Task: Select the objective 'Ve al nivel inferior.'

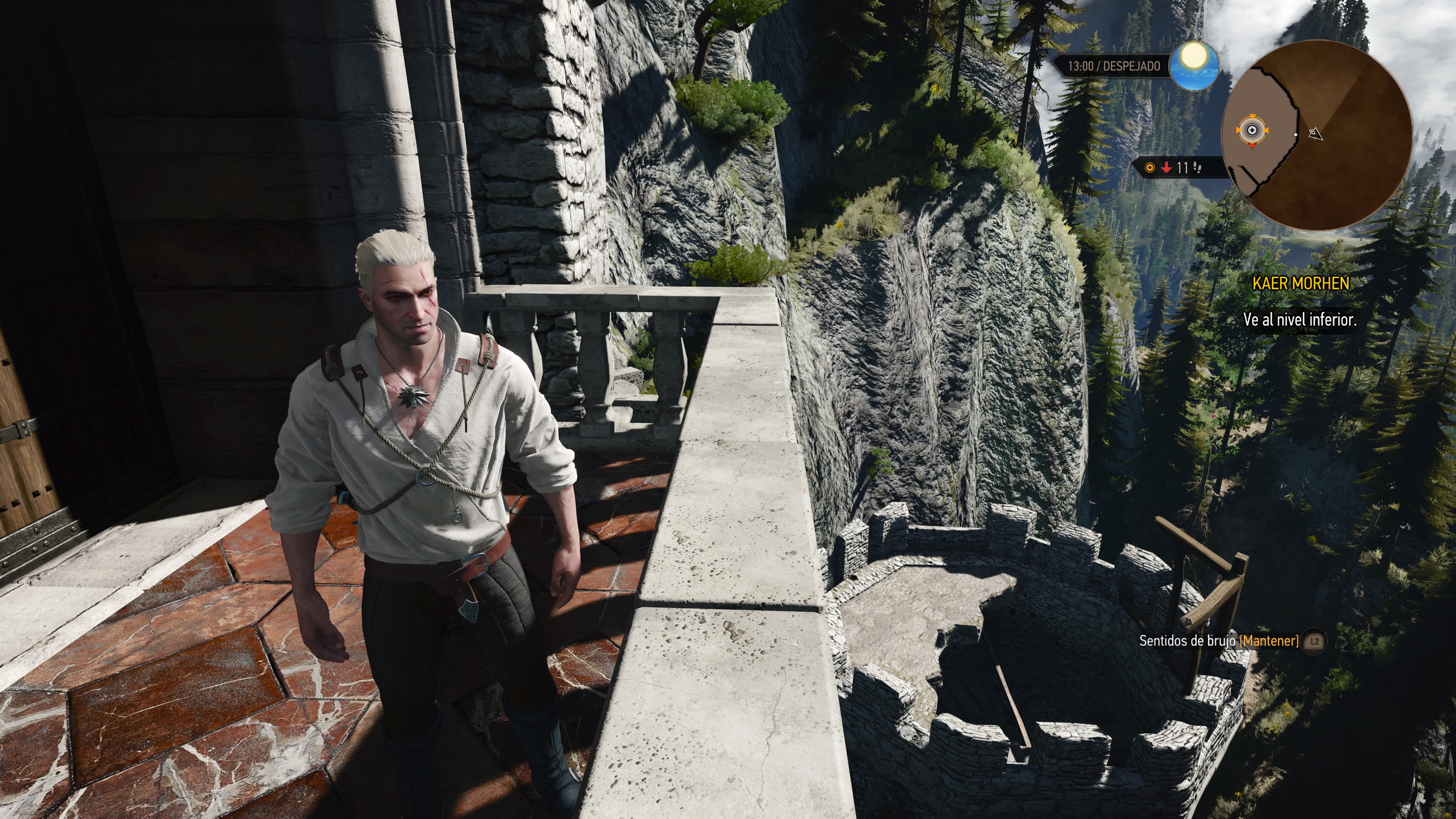Action: (x=1299, y=320)
